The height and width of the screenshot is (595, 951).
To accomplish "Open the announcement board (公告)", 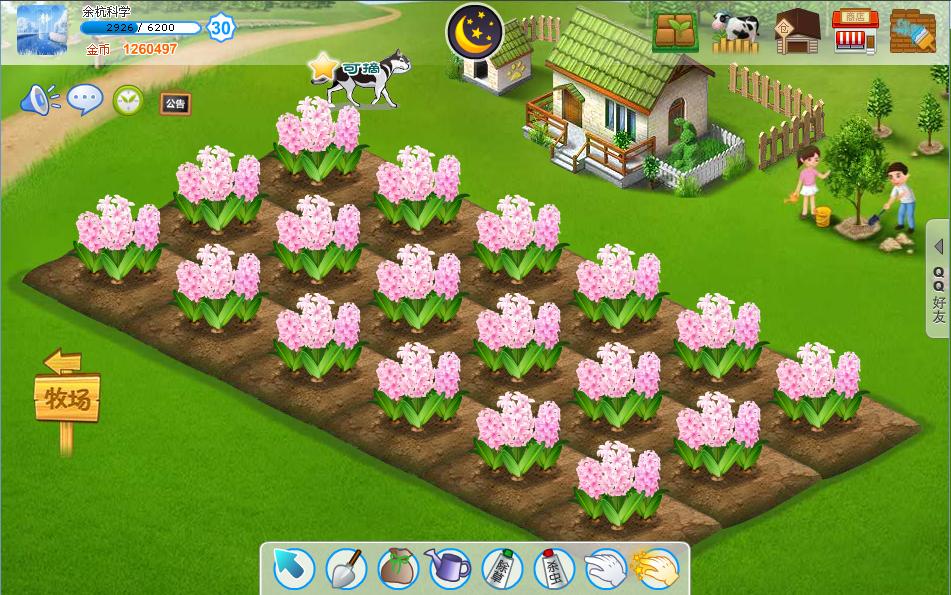I will (x=175, y=103).
